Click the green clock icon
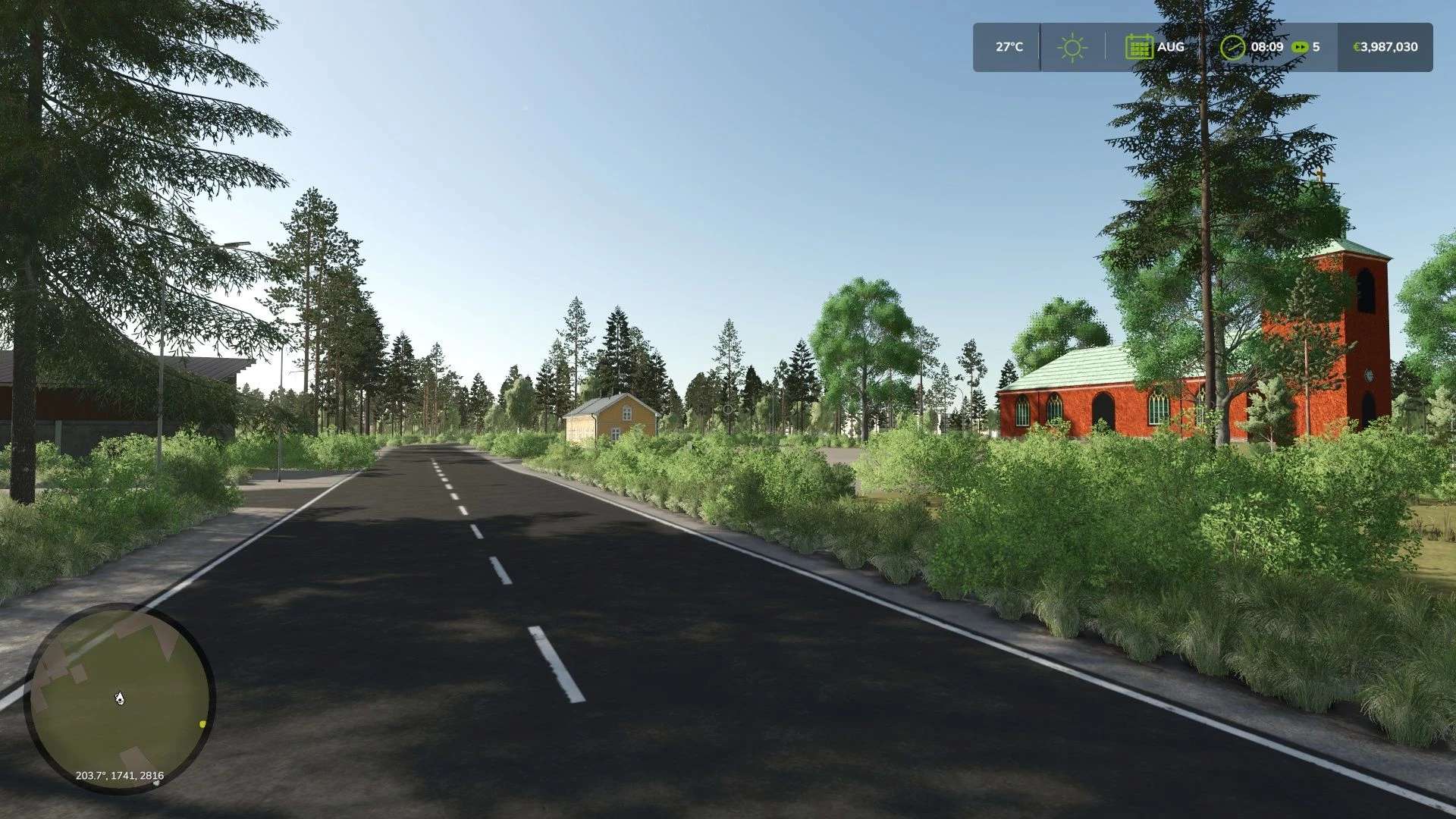The image size is (1456, 819). coord(1232,47)
